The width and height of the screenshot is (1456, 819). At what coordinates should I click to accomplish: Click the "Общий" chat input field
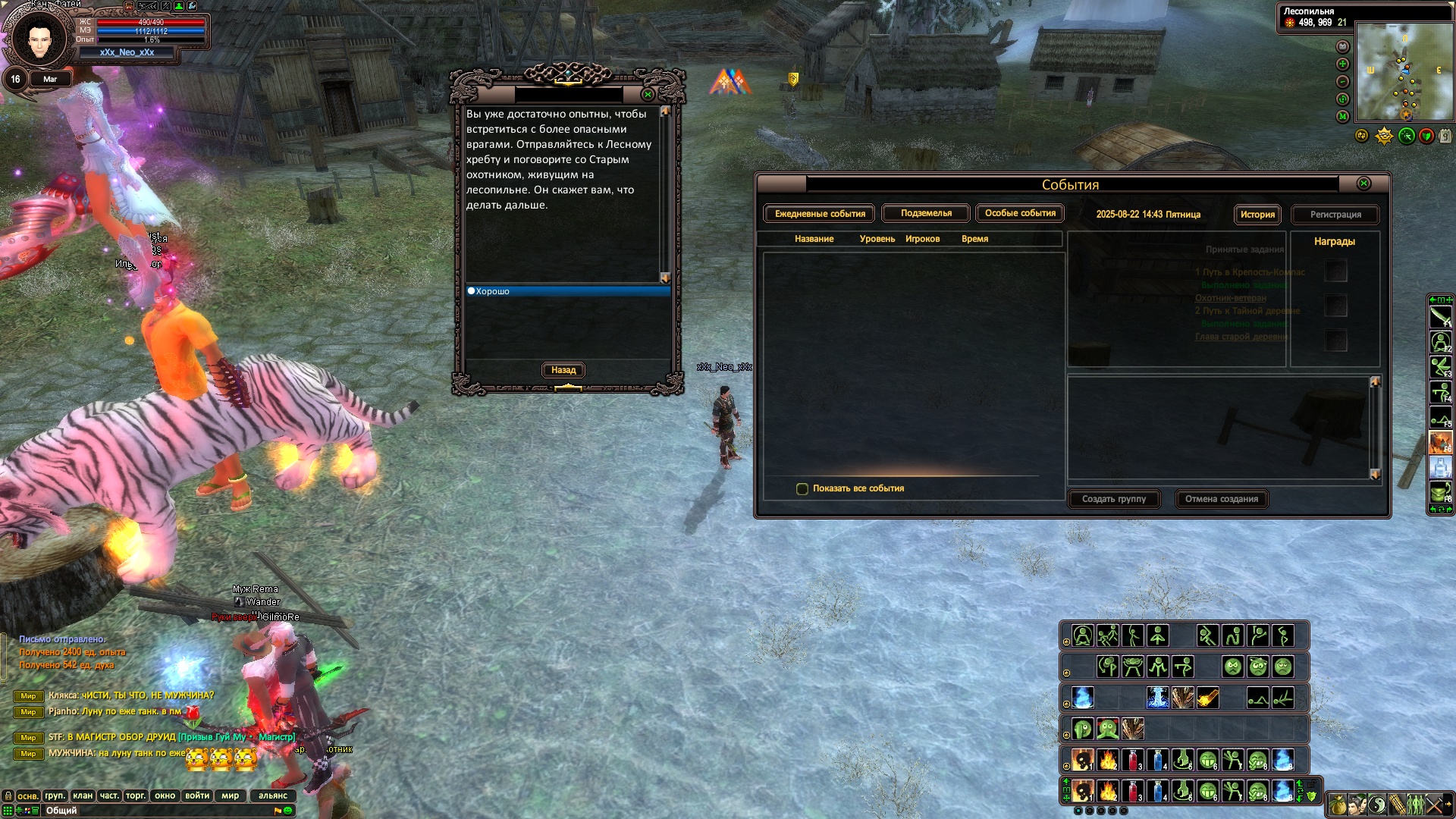[x=152, y=811]
